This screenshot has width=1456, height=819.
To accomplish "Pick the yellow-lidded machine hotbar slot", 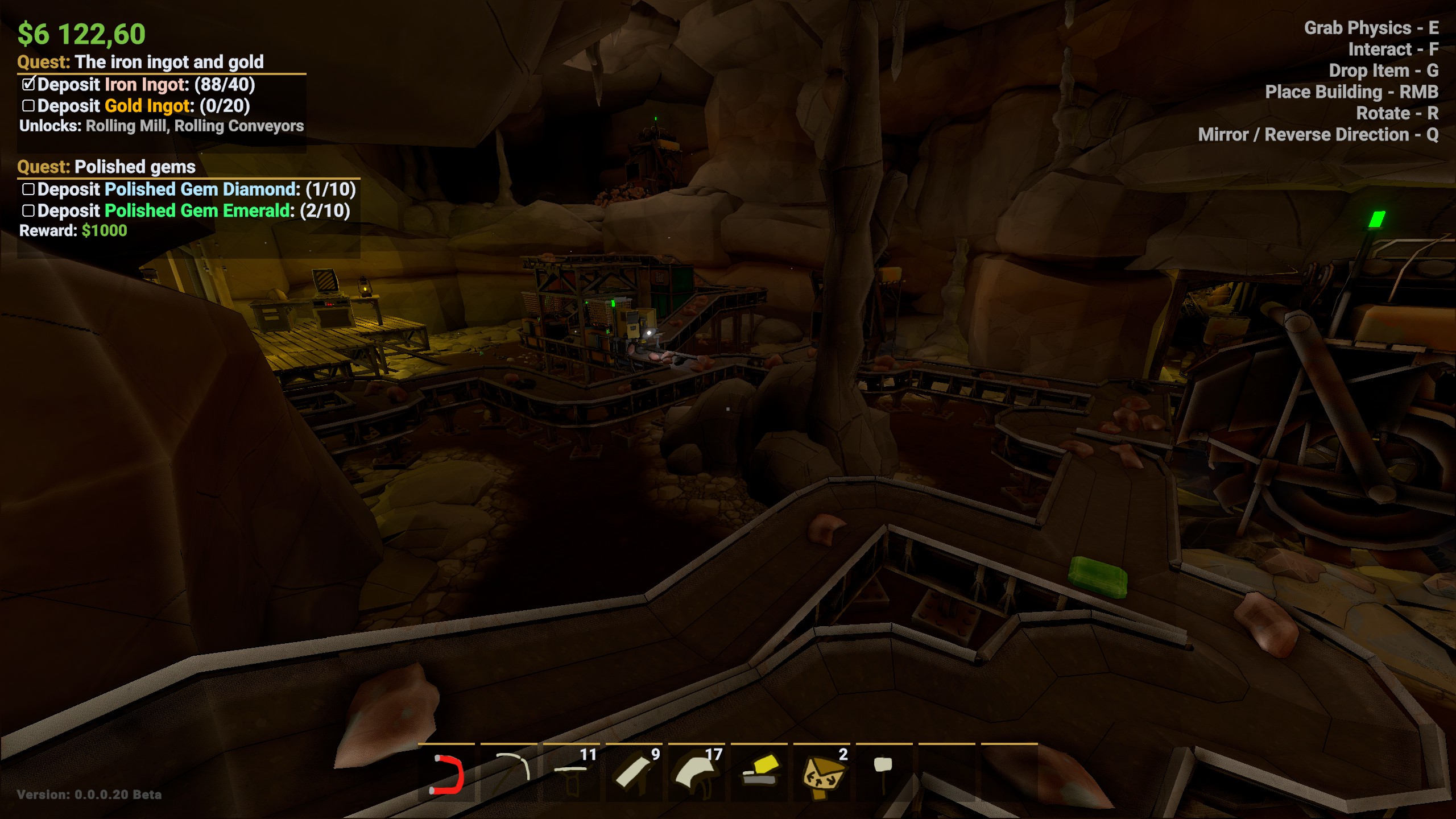I will (x=759, y=773).
